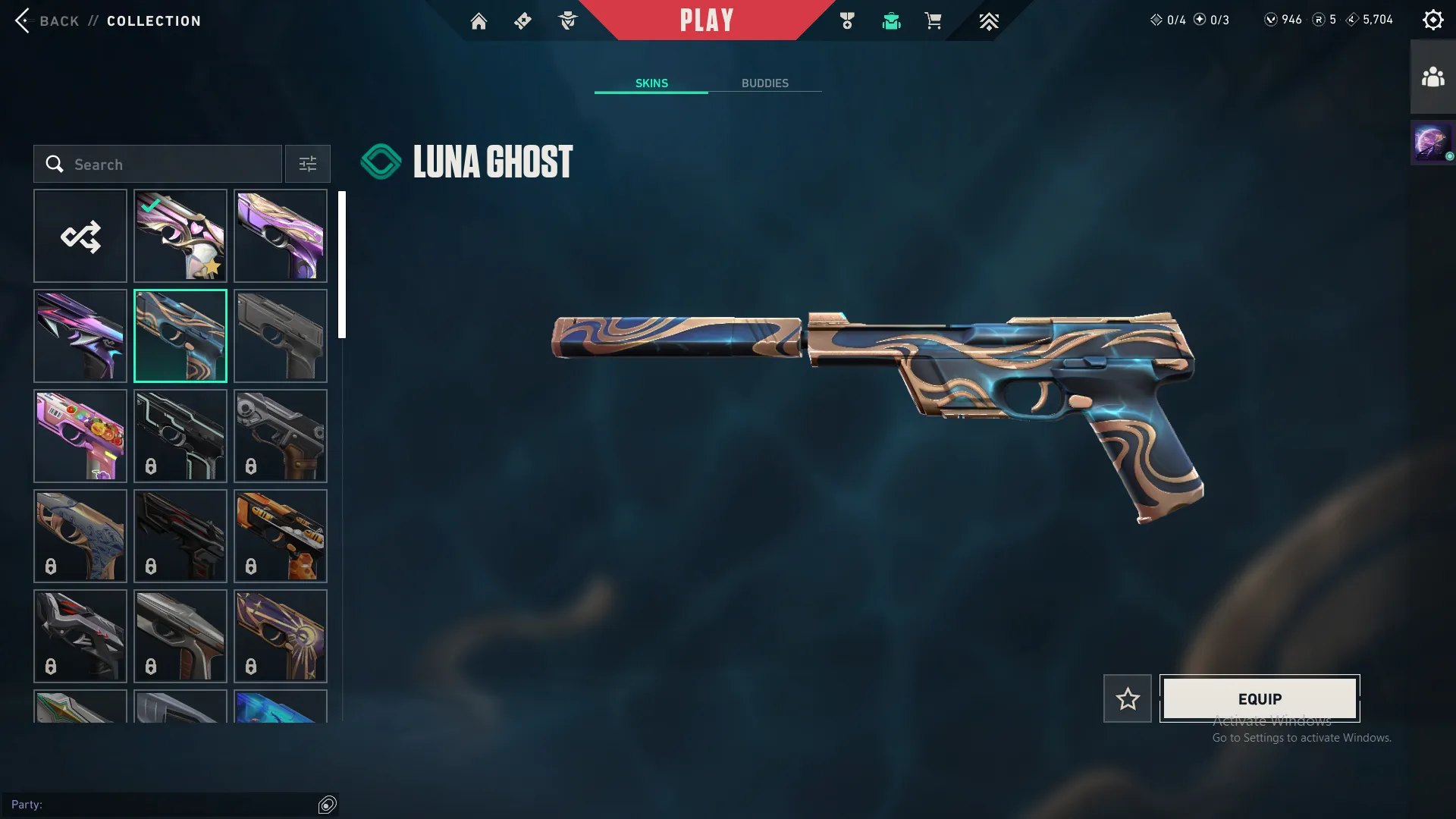Select the pink equipped Ghost skin thumbnail

[x=180, y=236]
